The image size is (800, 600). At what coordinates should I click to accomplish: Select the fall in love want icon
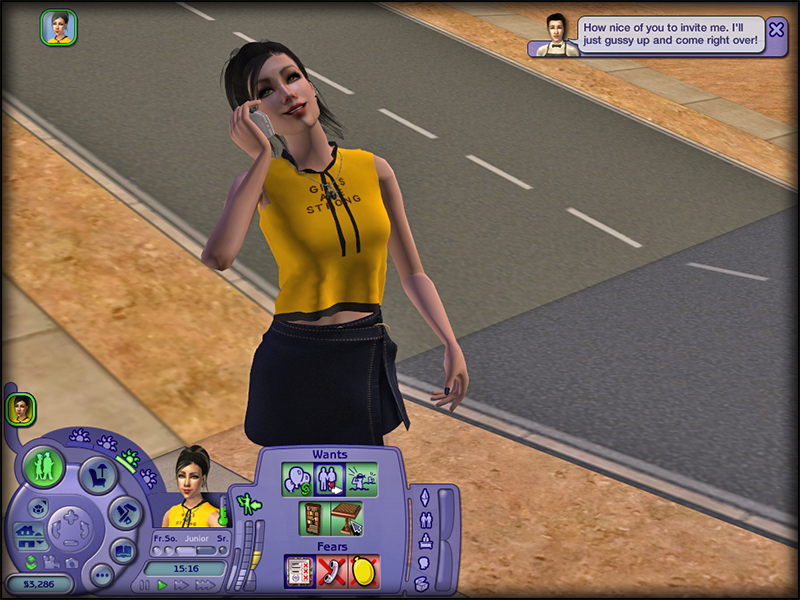point(329,480)
